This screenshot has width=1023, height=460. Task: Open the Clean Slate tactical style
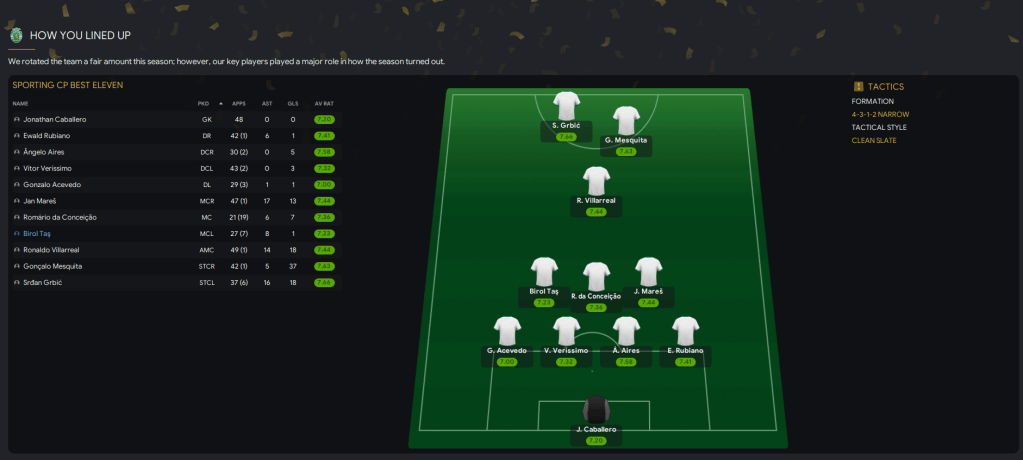click(874, 140)
